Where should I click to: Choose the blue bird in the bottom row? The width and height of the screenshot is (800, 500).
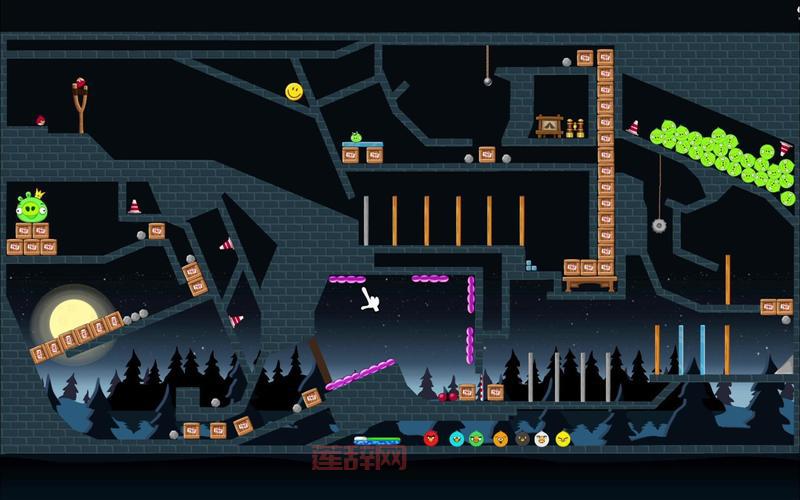point(456,438)
